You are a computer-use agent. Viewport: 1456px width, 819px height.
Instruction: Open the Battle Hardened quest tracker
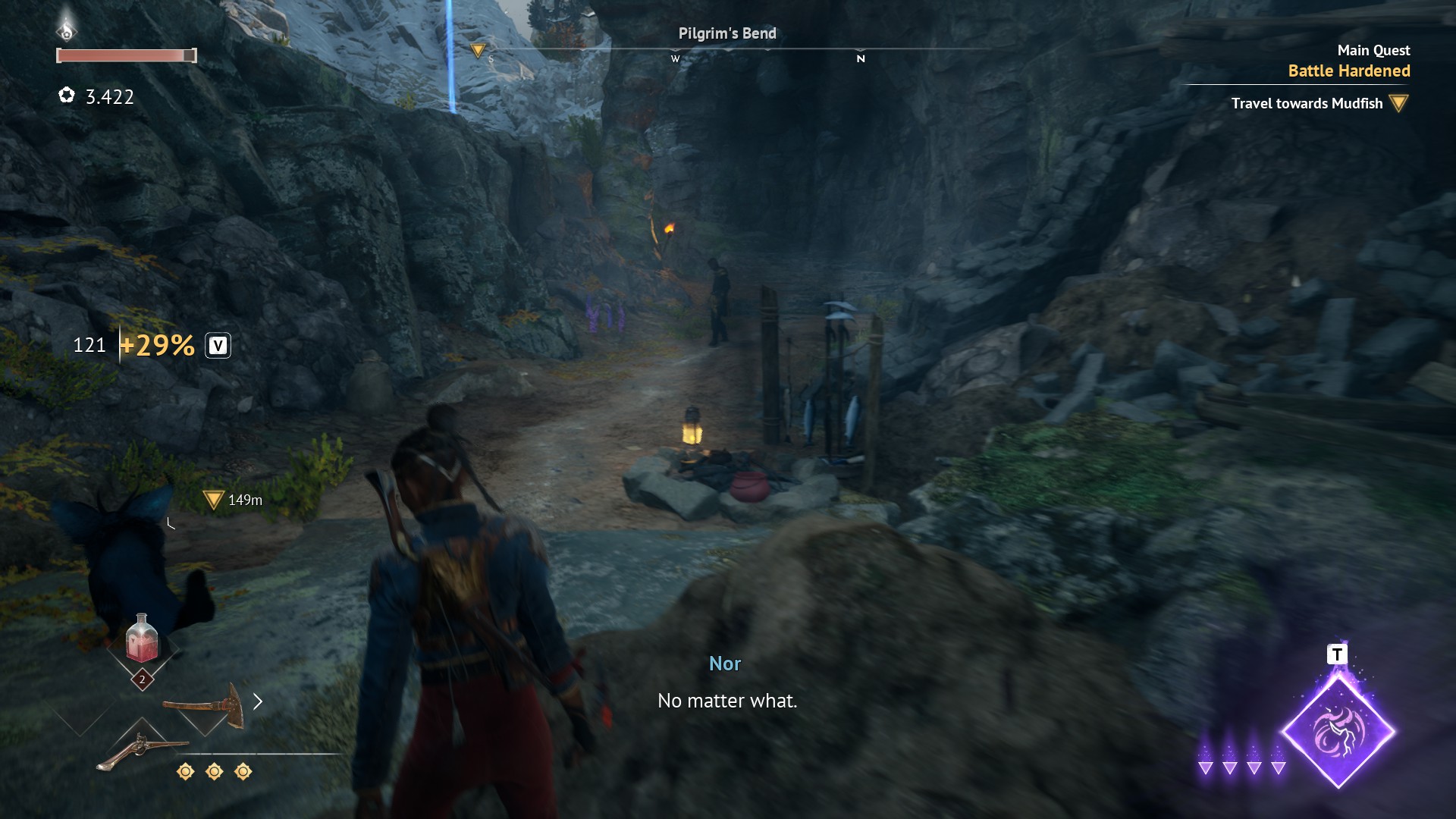tap(1348, 71)
